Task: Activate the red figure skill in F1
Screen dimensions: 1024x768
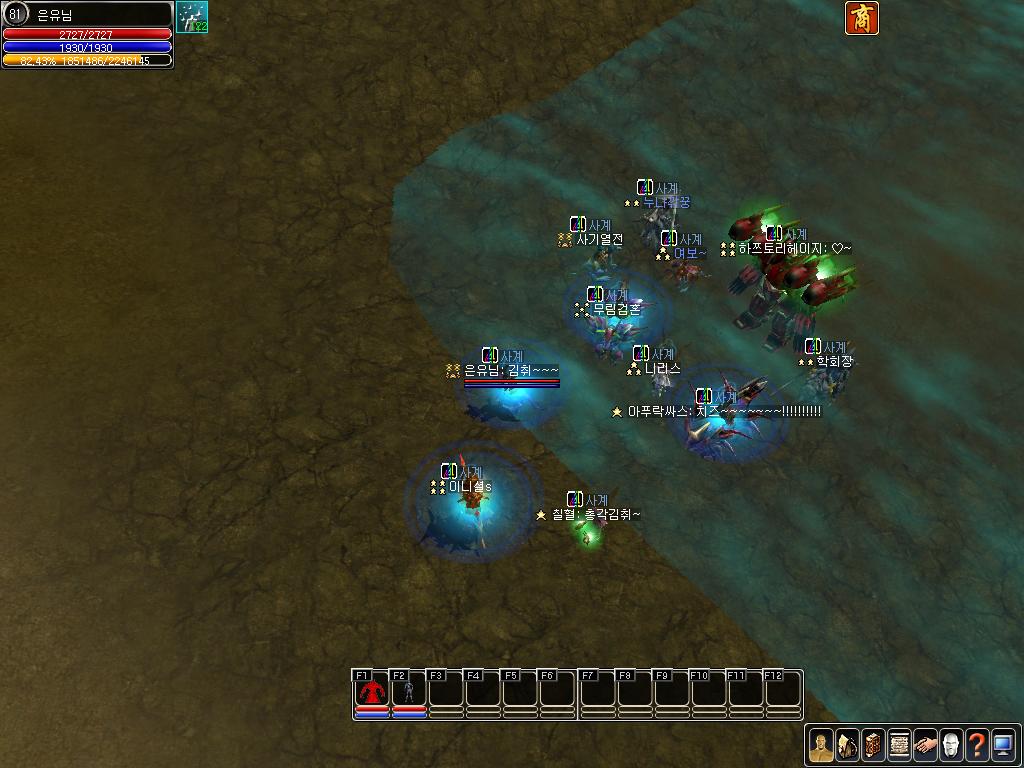Action: pos(372,691)
